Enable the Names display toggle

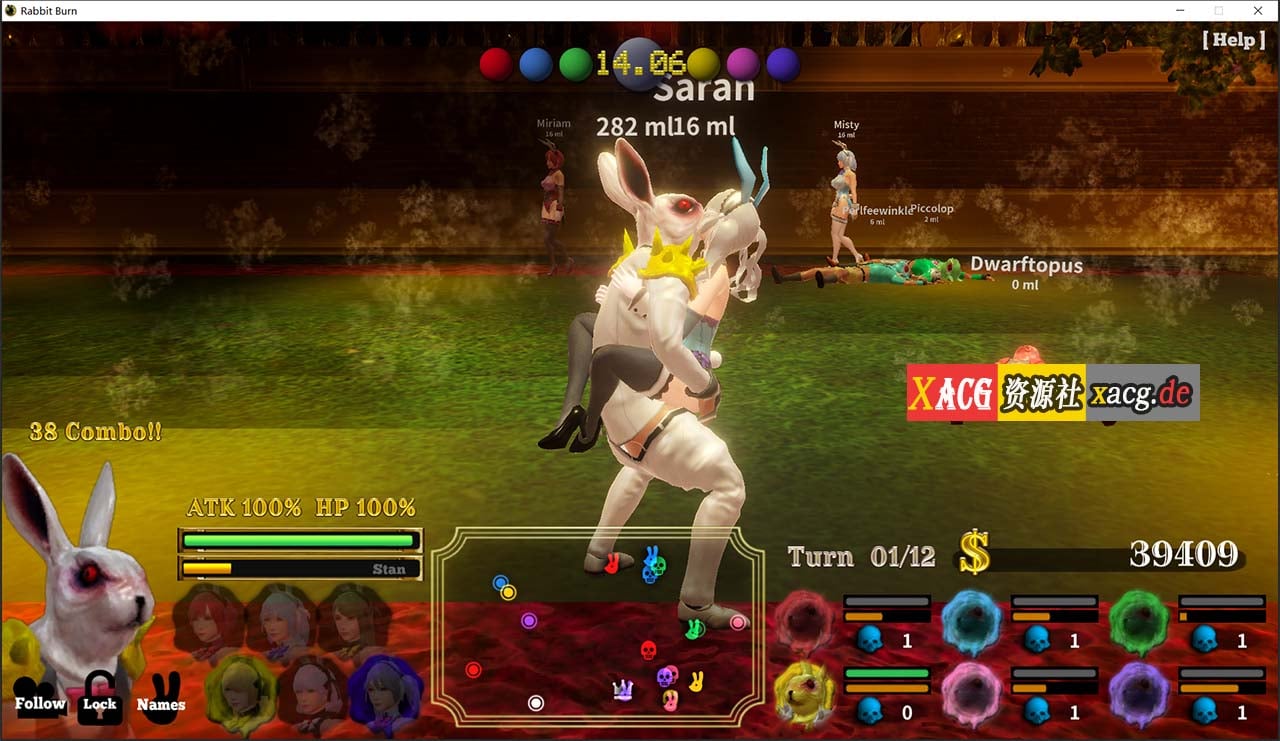(161, 704)
